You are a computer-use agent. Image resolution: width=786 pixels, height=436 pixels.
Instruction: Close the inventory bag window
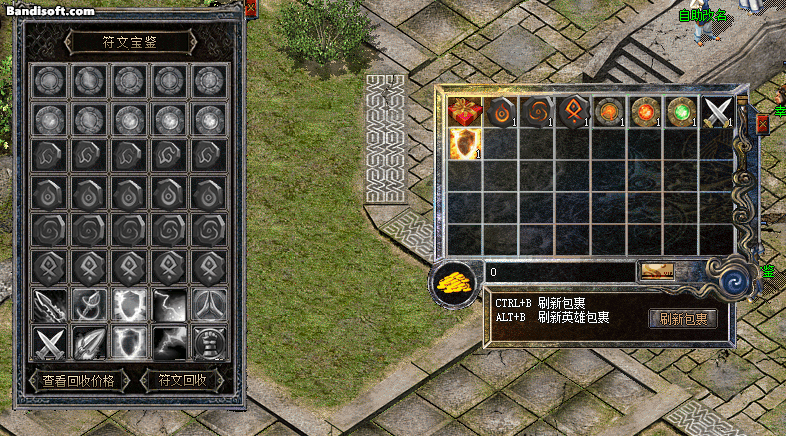pos(764,125)
